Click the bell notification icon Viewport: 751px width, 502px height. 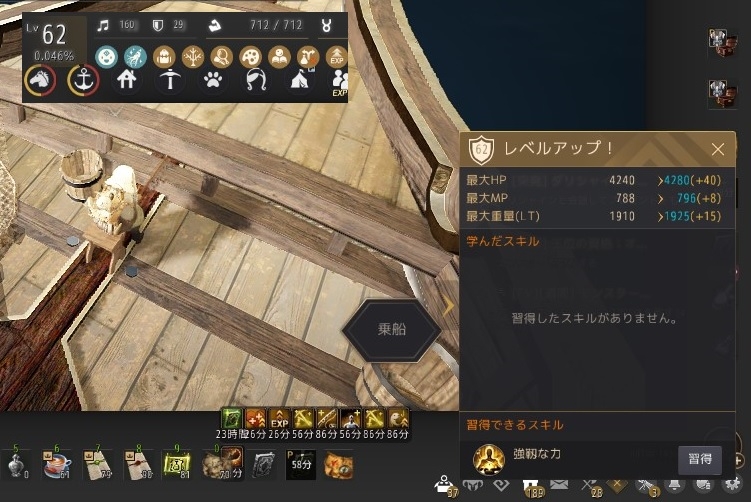point(675,484)
